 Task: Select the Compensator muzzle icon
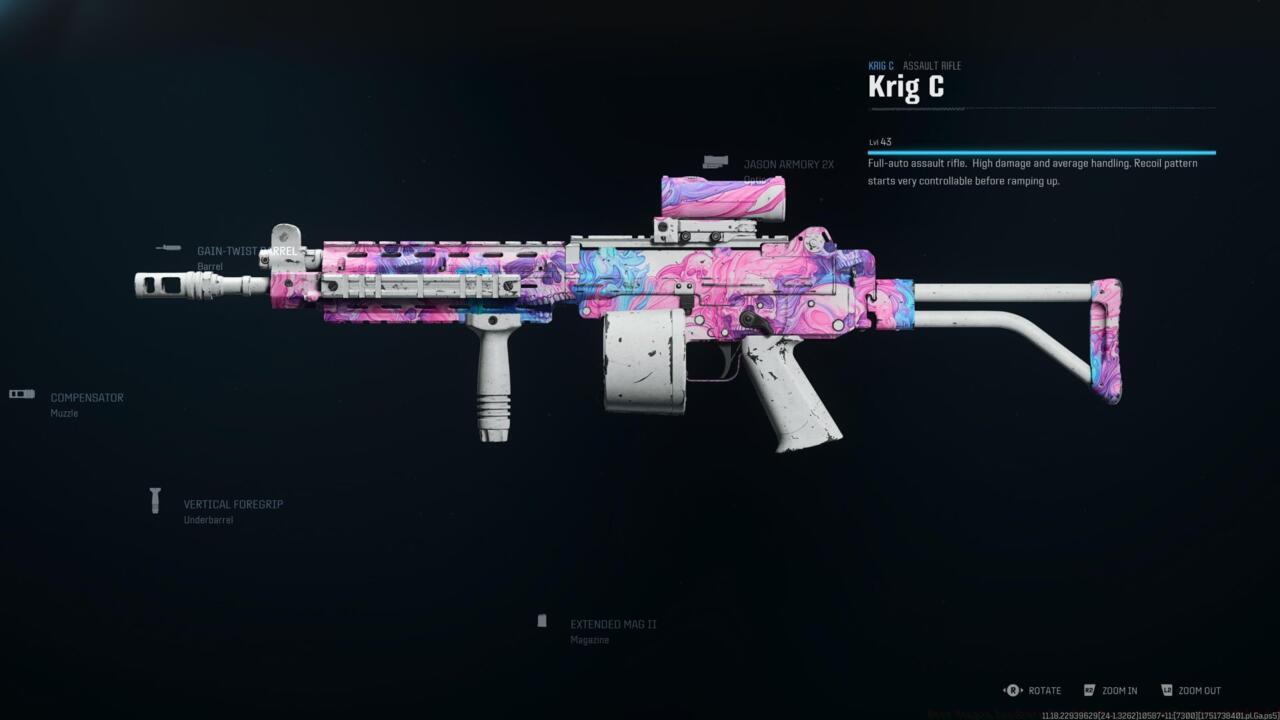(21, 393)
